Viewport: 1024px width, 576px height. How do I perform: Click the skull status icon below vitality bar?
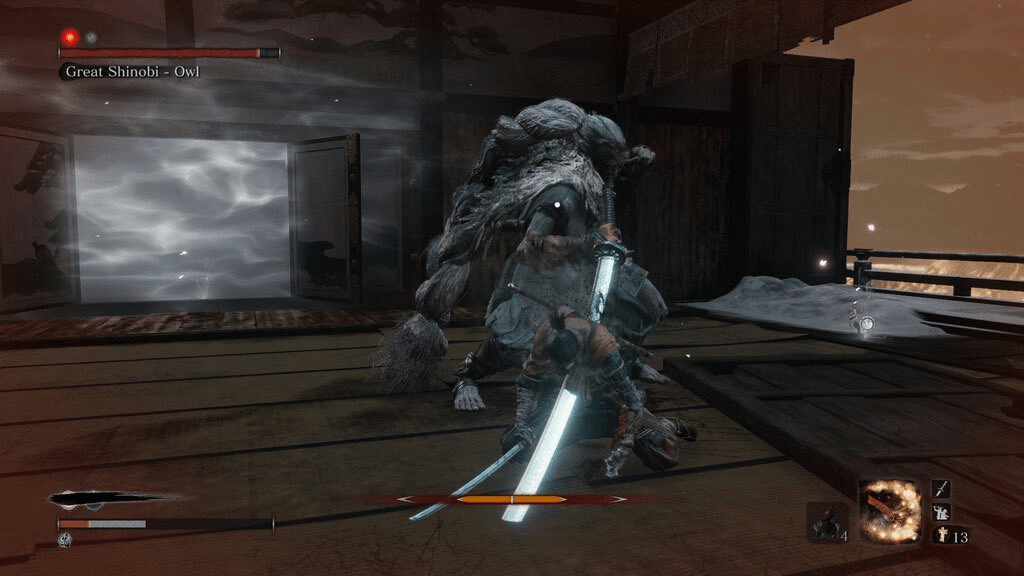[x=63, y=539]
